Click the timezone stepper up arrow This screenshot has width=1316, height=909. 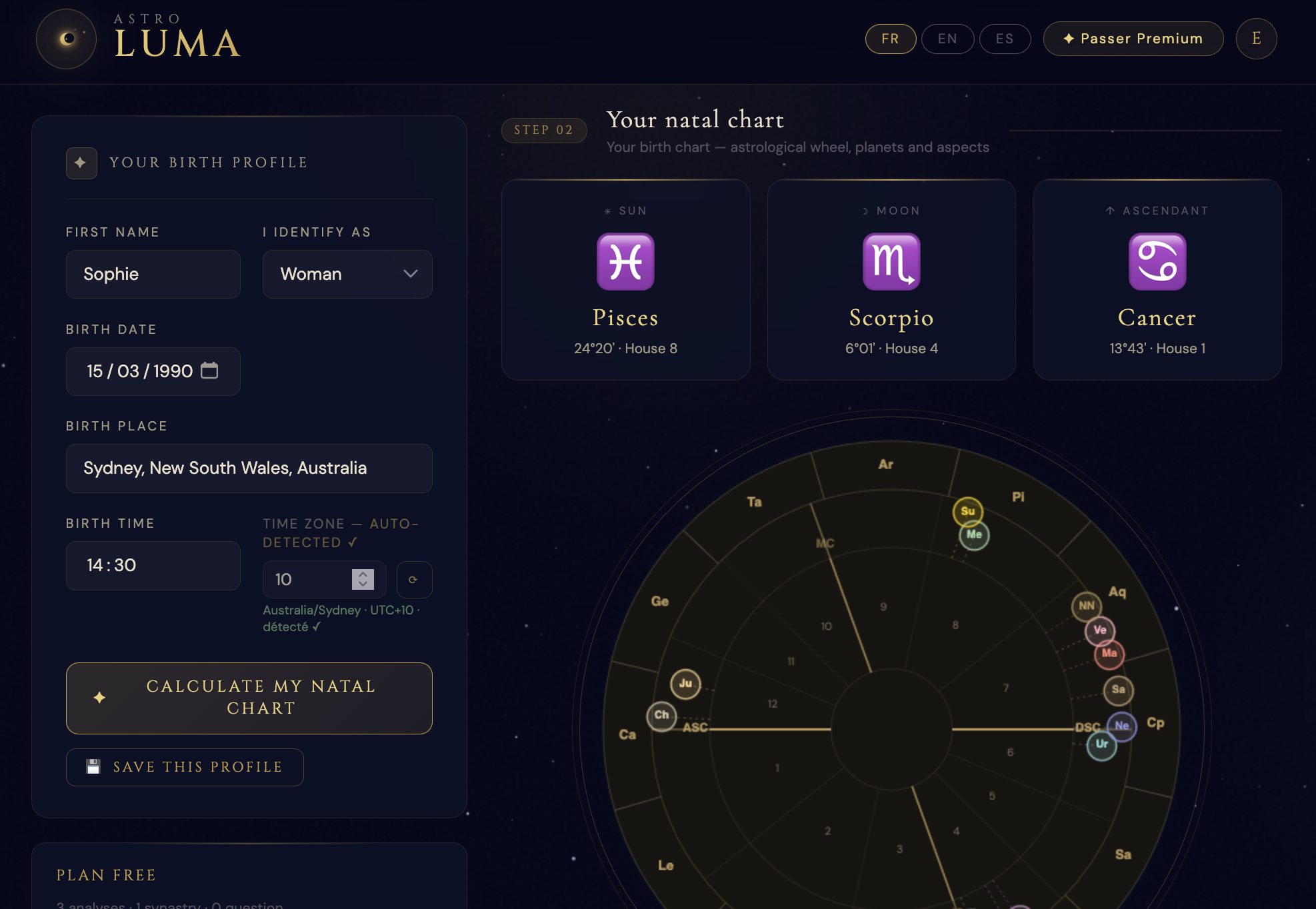[x=361, y=574]
